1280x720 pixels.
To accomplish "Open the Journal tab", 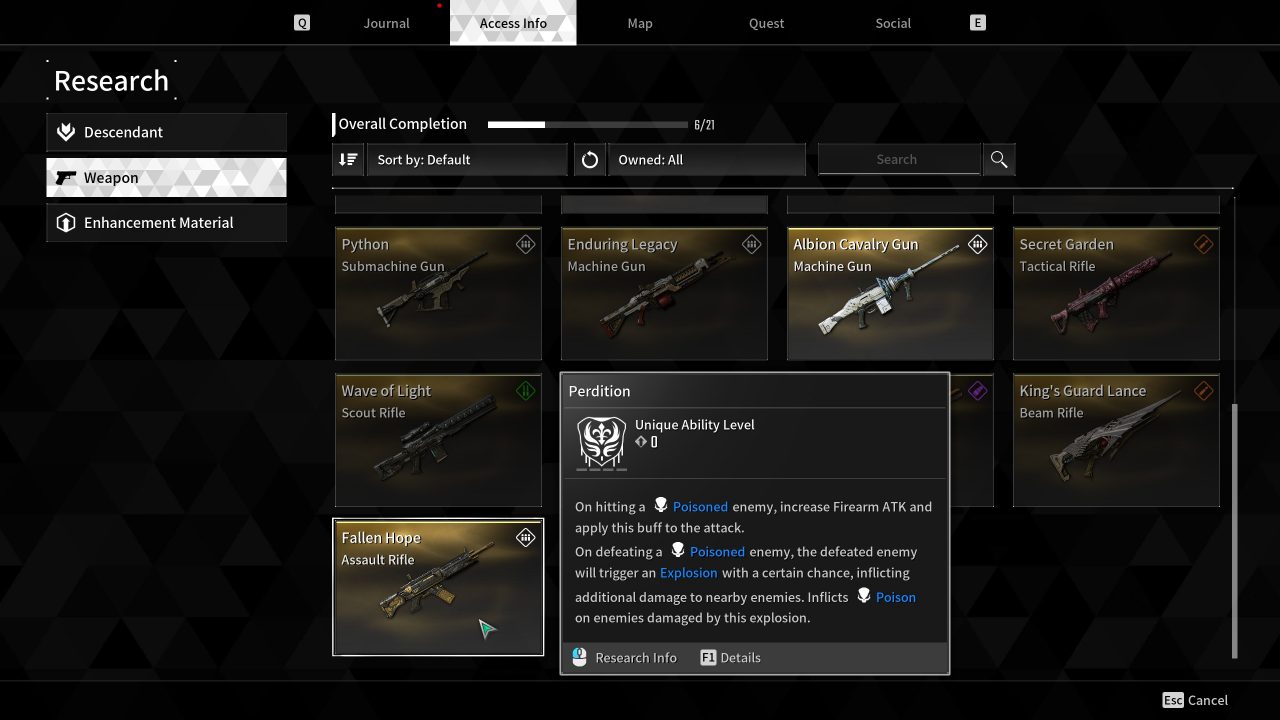I will coord(386,22).
